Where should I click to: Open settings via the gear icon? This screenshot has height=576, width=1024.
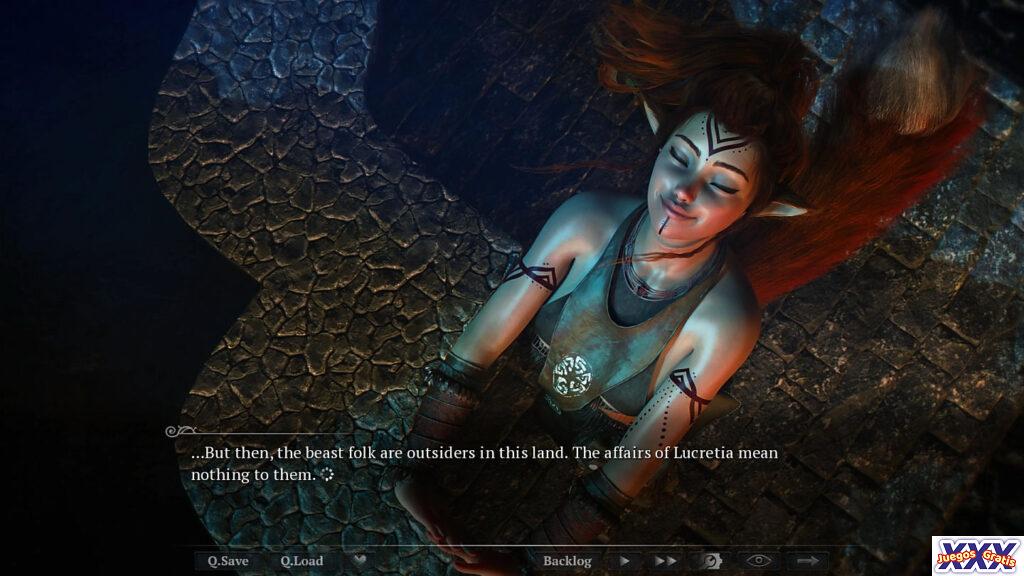tap(711, 561)
